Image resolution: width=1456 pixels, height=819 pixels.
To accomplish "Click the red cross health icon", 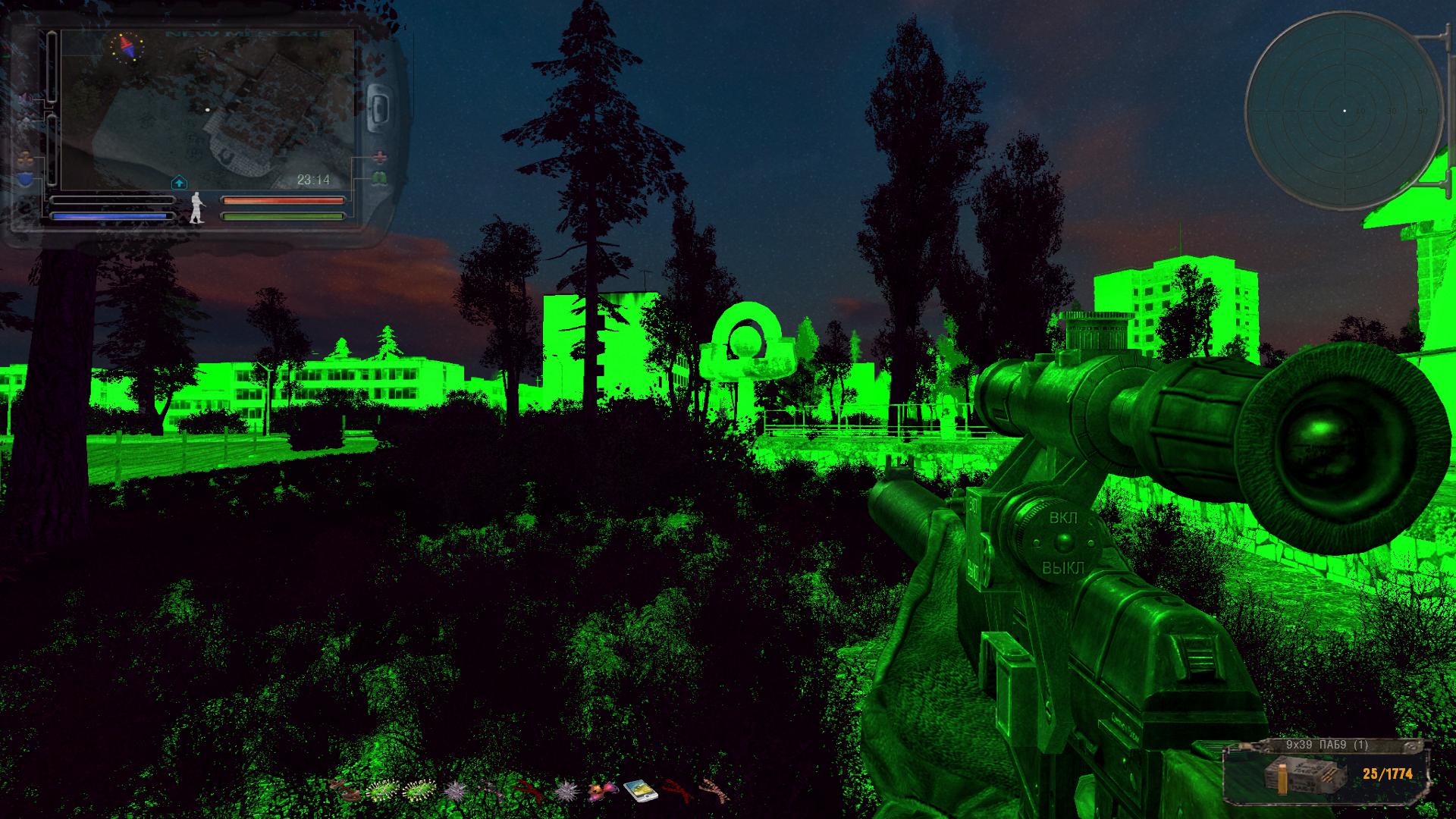I will click(379, 157).
